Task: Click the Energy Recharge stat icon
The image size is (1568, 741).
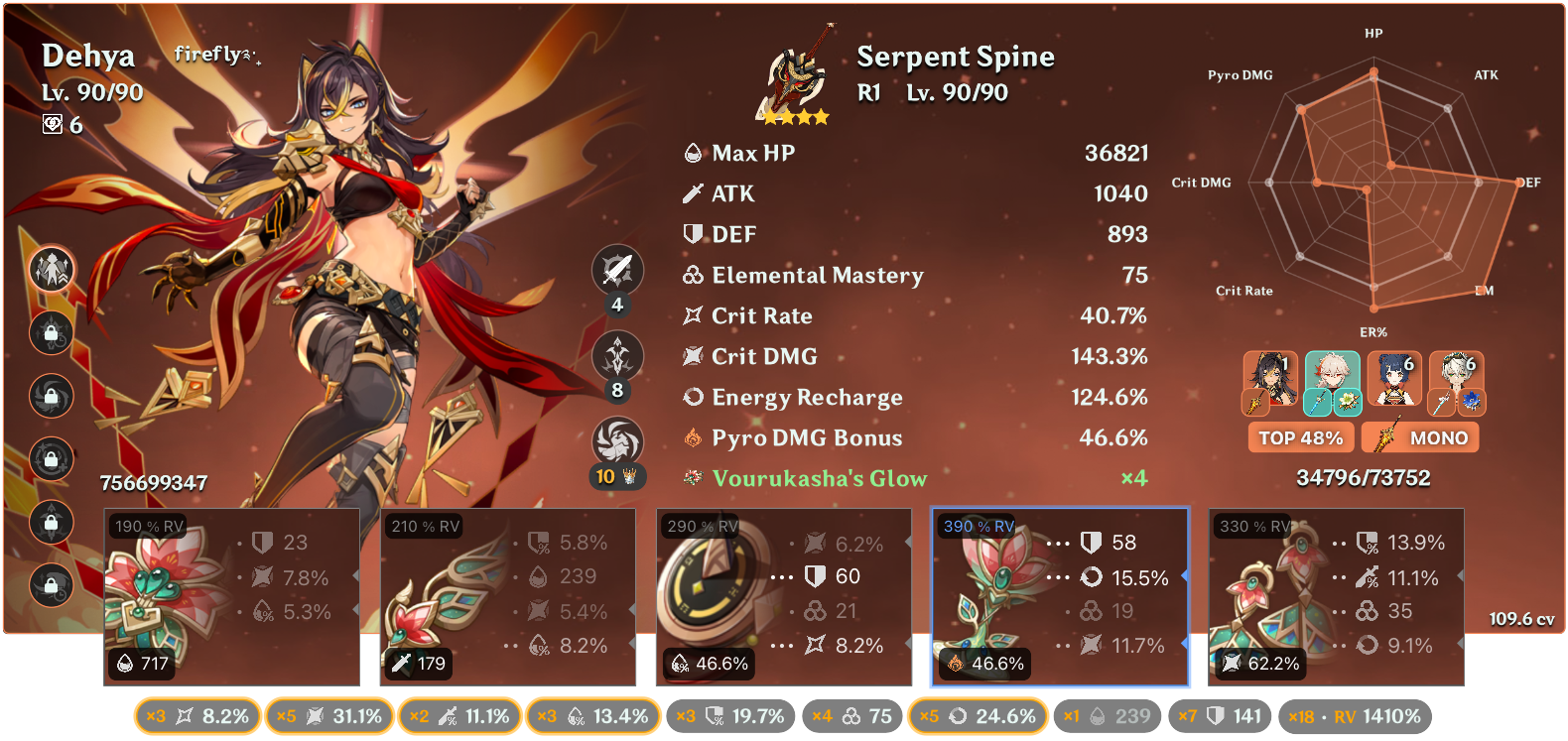Action: click(x=693, y=397)
